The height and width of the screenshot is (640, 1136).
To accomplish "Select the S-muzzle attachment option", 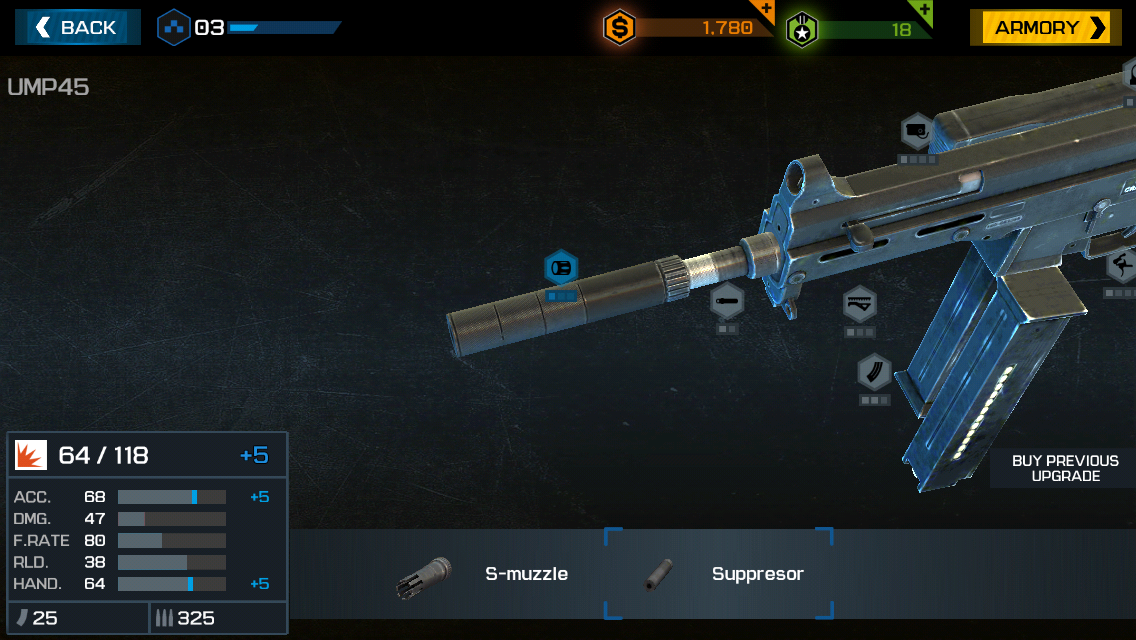I will pyautogui.click(x=485, y=575).
